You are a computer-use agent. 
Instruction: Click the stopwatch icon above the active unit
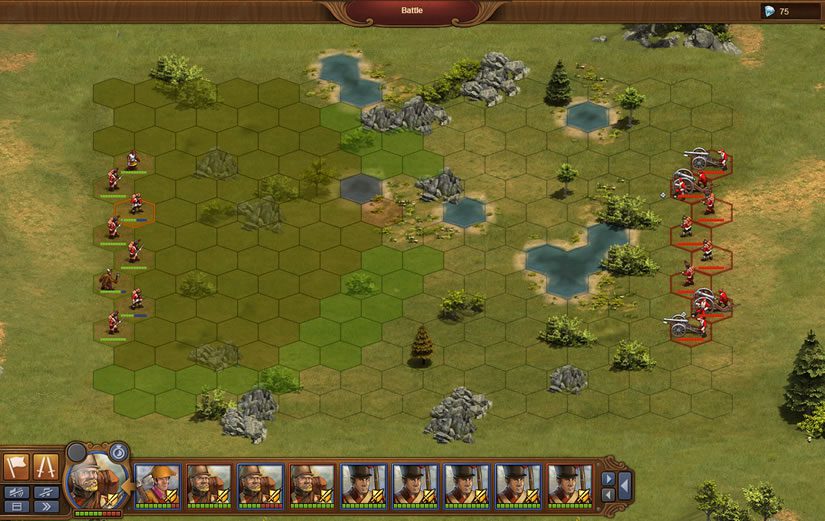(117, 451)
